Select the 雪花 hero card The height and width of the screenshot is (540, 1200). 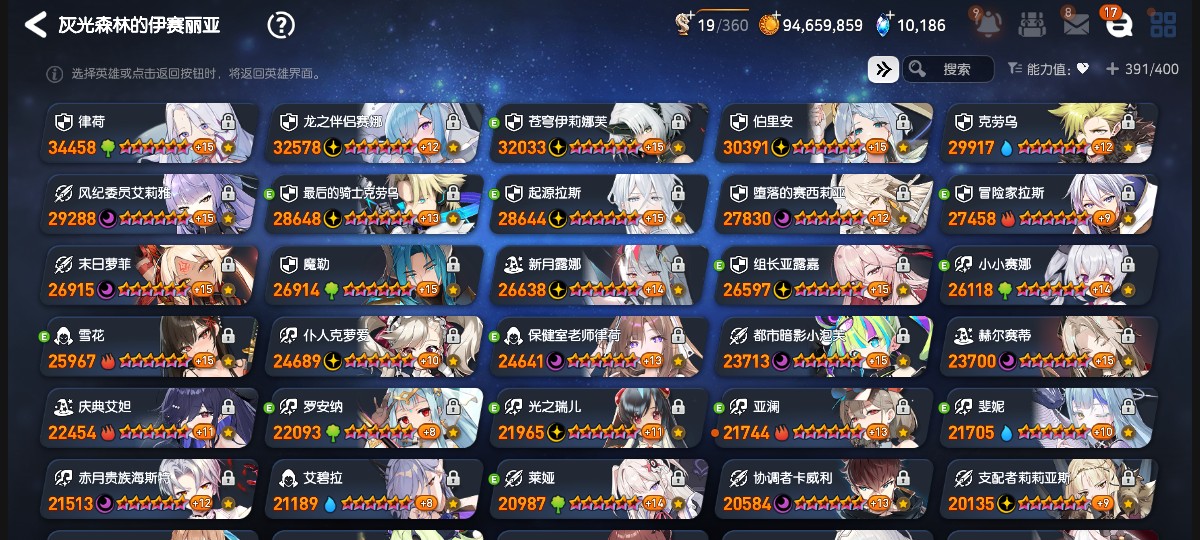(x=148, y=347)
